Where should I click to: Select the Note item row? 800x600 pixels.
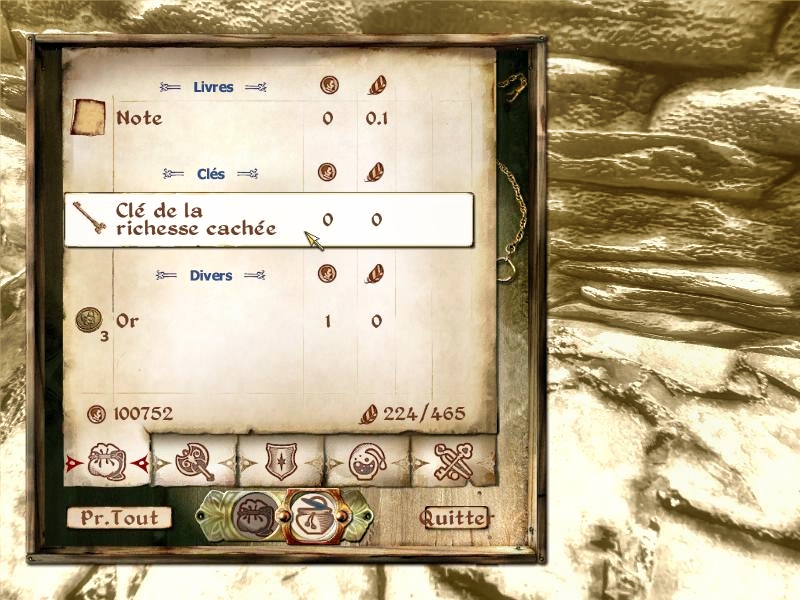pos(200,119)
